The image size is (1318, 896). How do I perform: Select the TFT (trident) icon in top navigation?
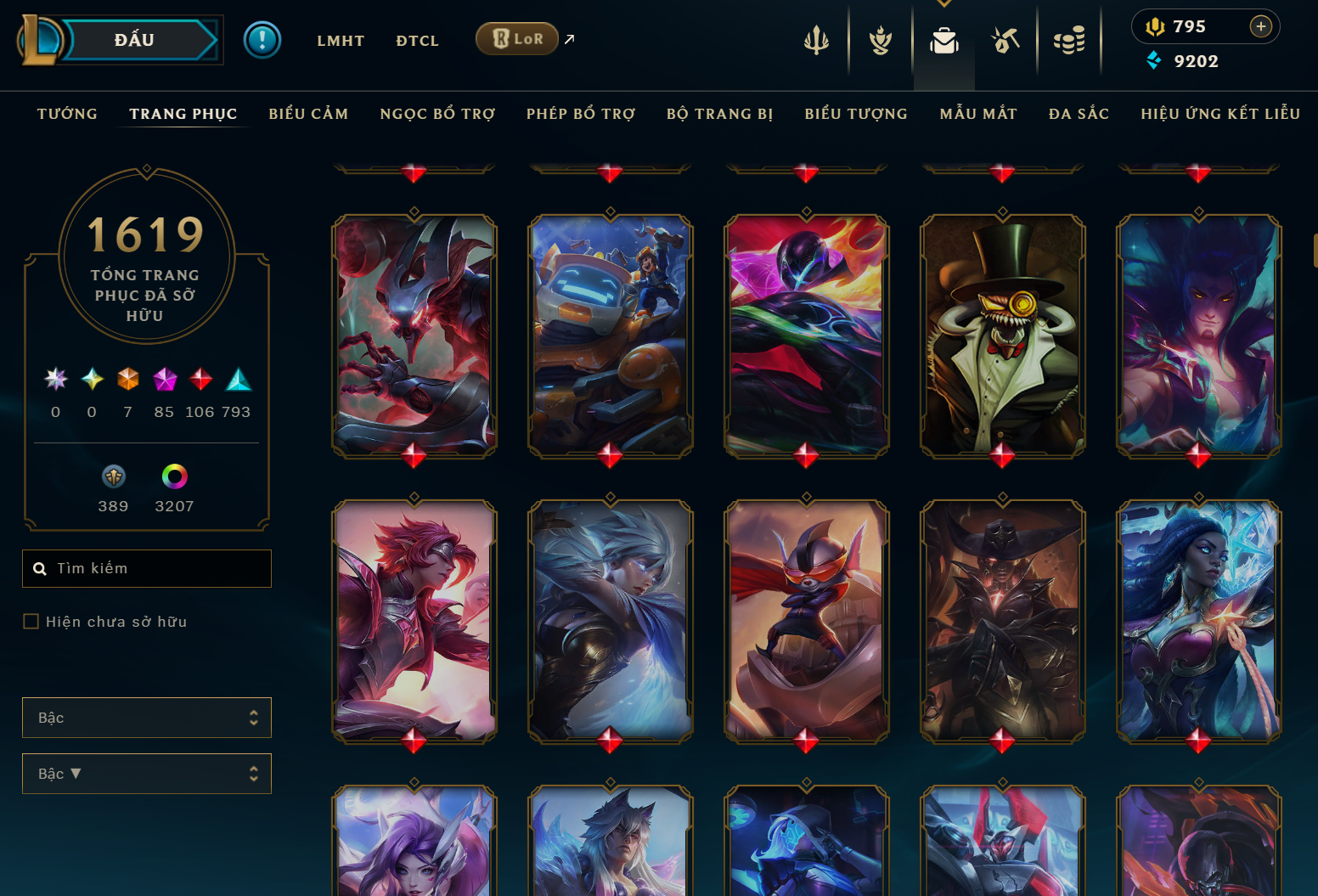(x=815, y=38)
